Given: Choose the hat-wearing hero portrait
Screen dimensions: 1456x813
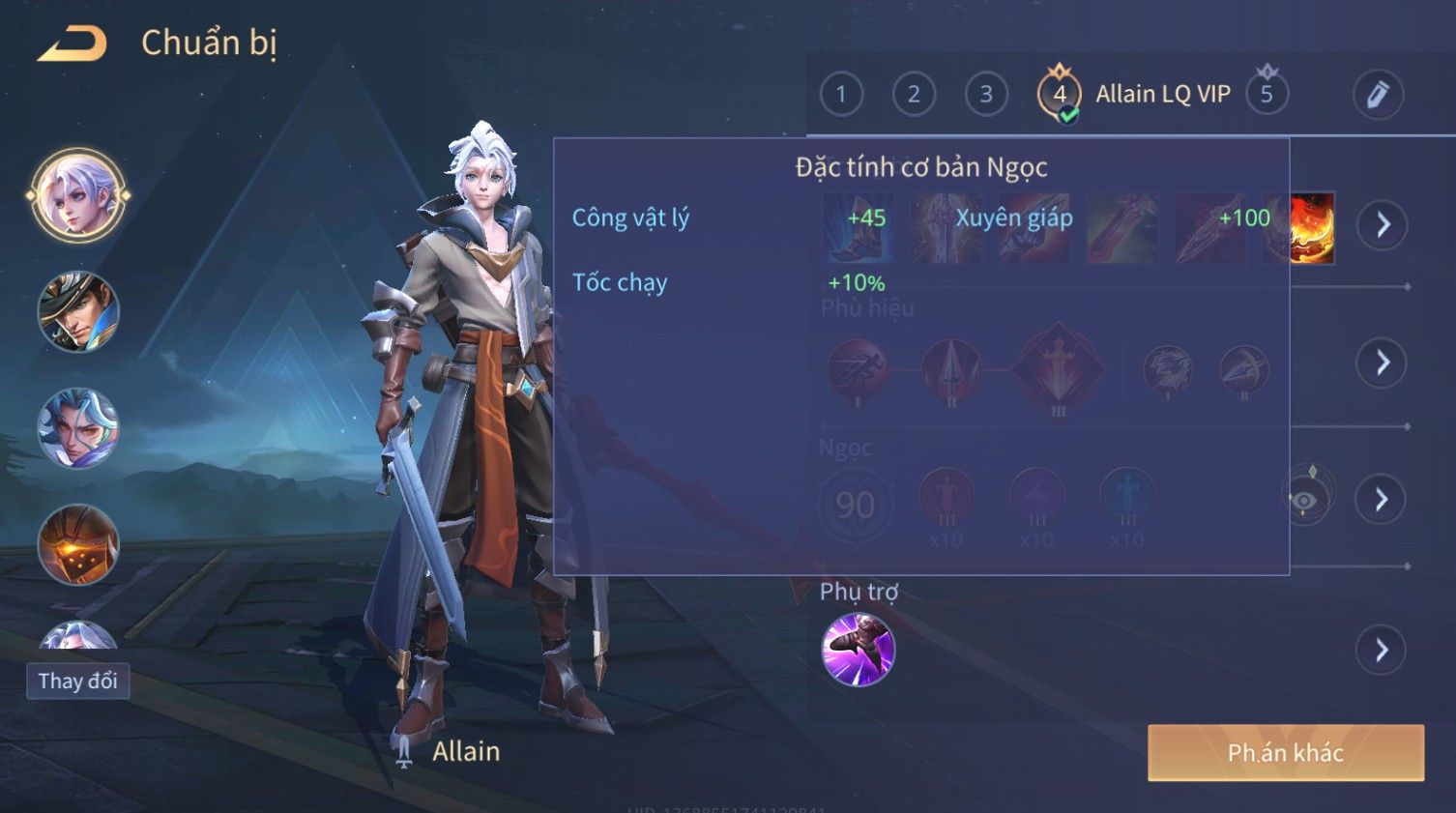Looking at the screenshot, I should 77,311.
